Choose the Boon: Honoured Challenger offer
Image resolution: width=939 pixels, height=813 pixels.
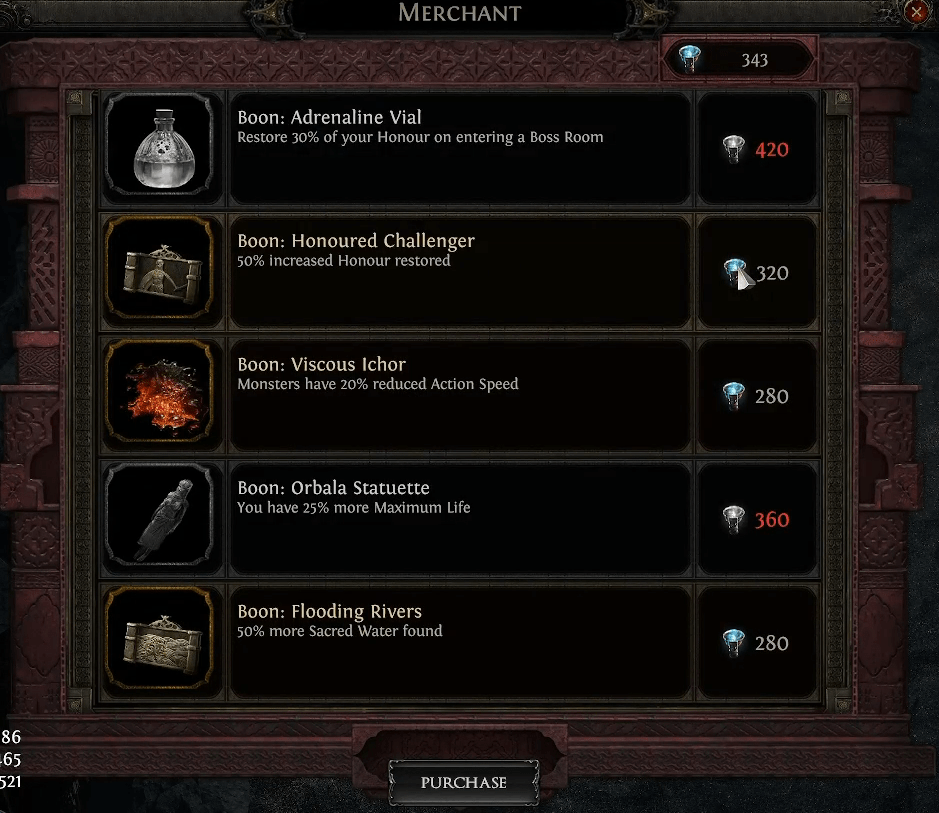[460, 272]
